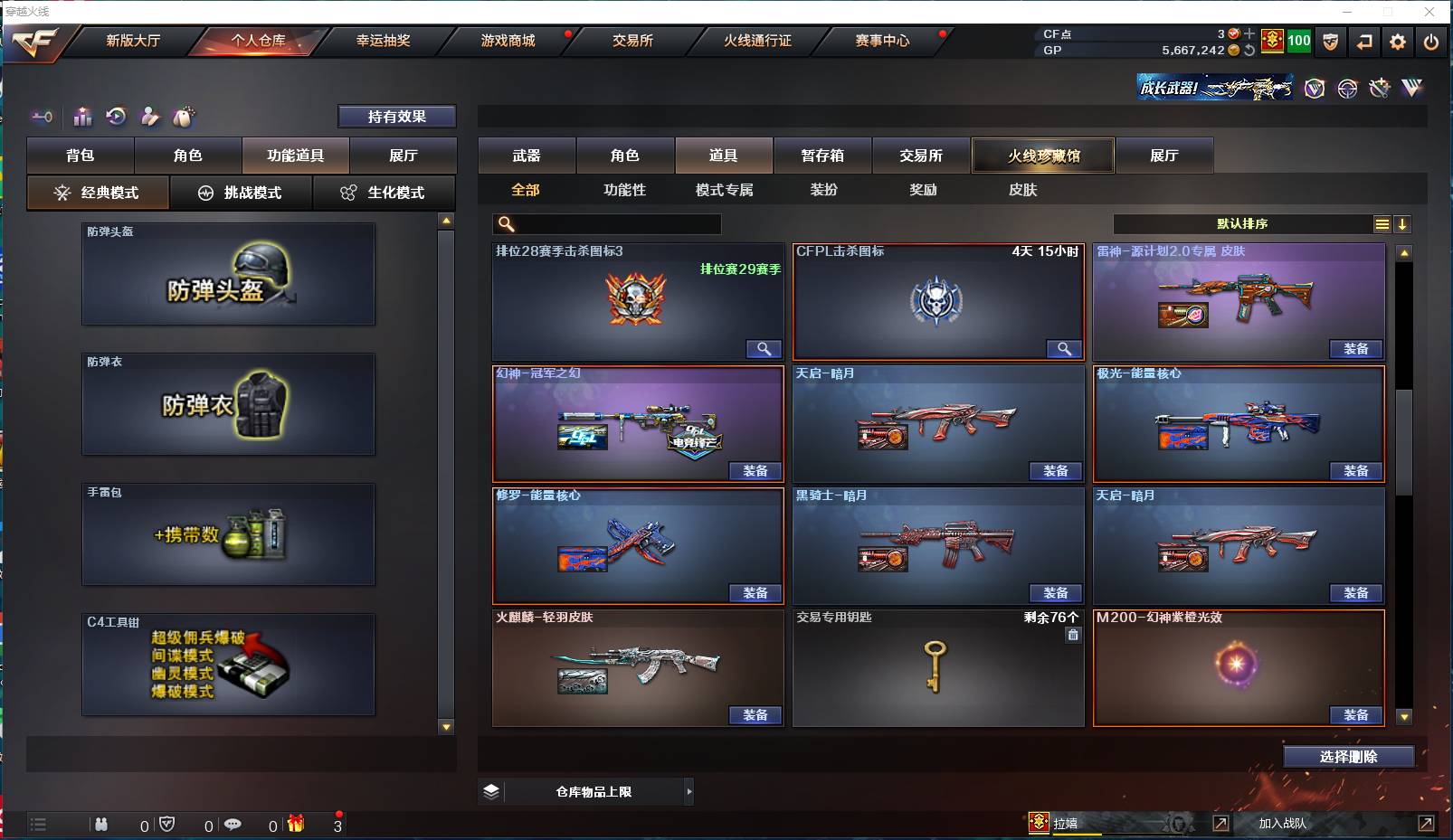1453x840 pixels.
Task: Click the search magnifier on CFPL击杀图标 card
Action: (1065, 348)
